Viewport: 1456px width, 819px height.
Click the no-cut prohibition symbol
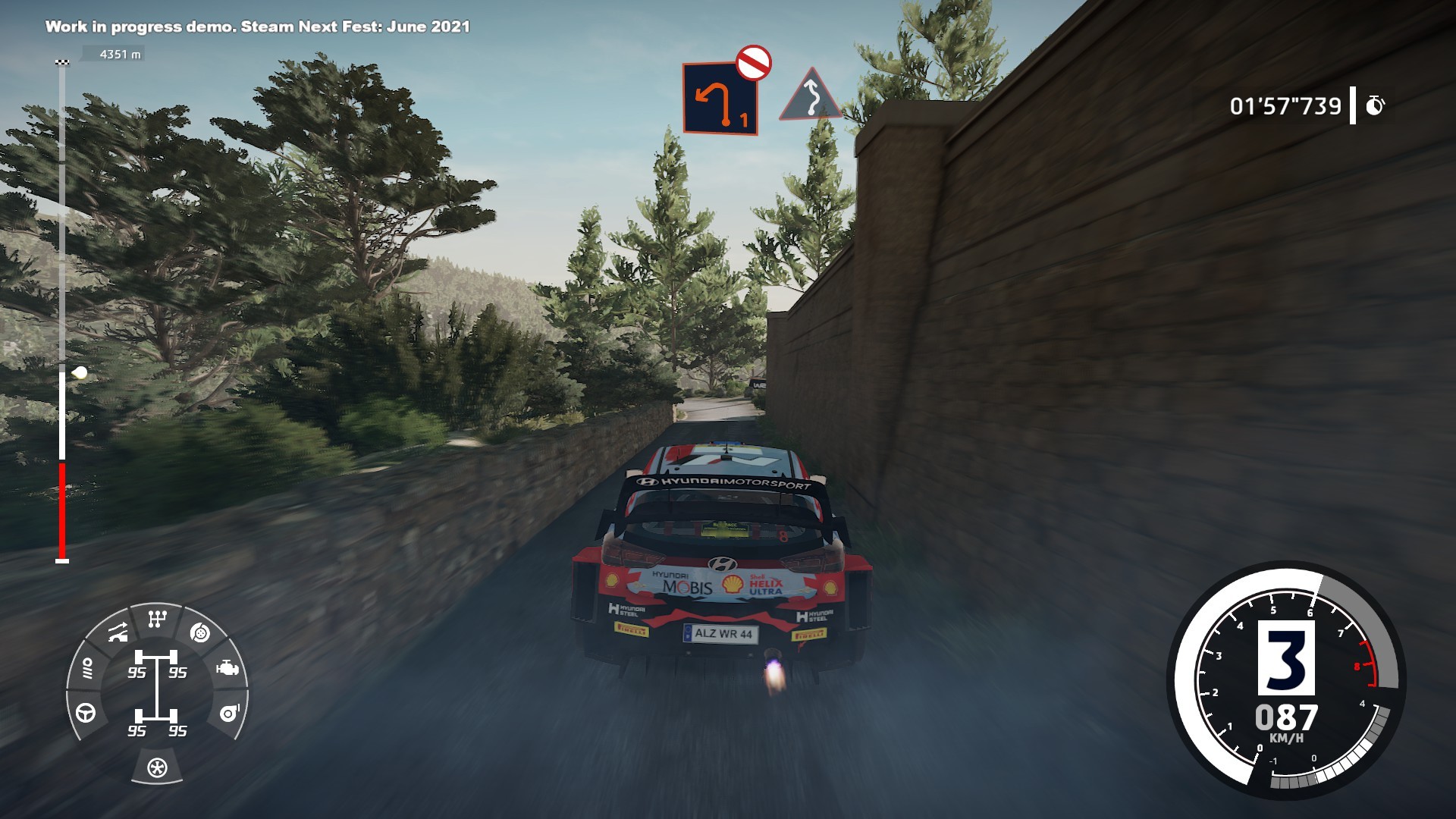point(753,63)
